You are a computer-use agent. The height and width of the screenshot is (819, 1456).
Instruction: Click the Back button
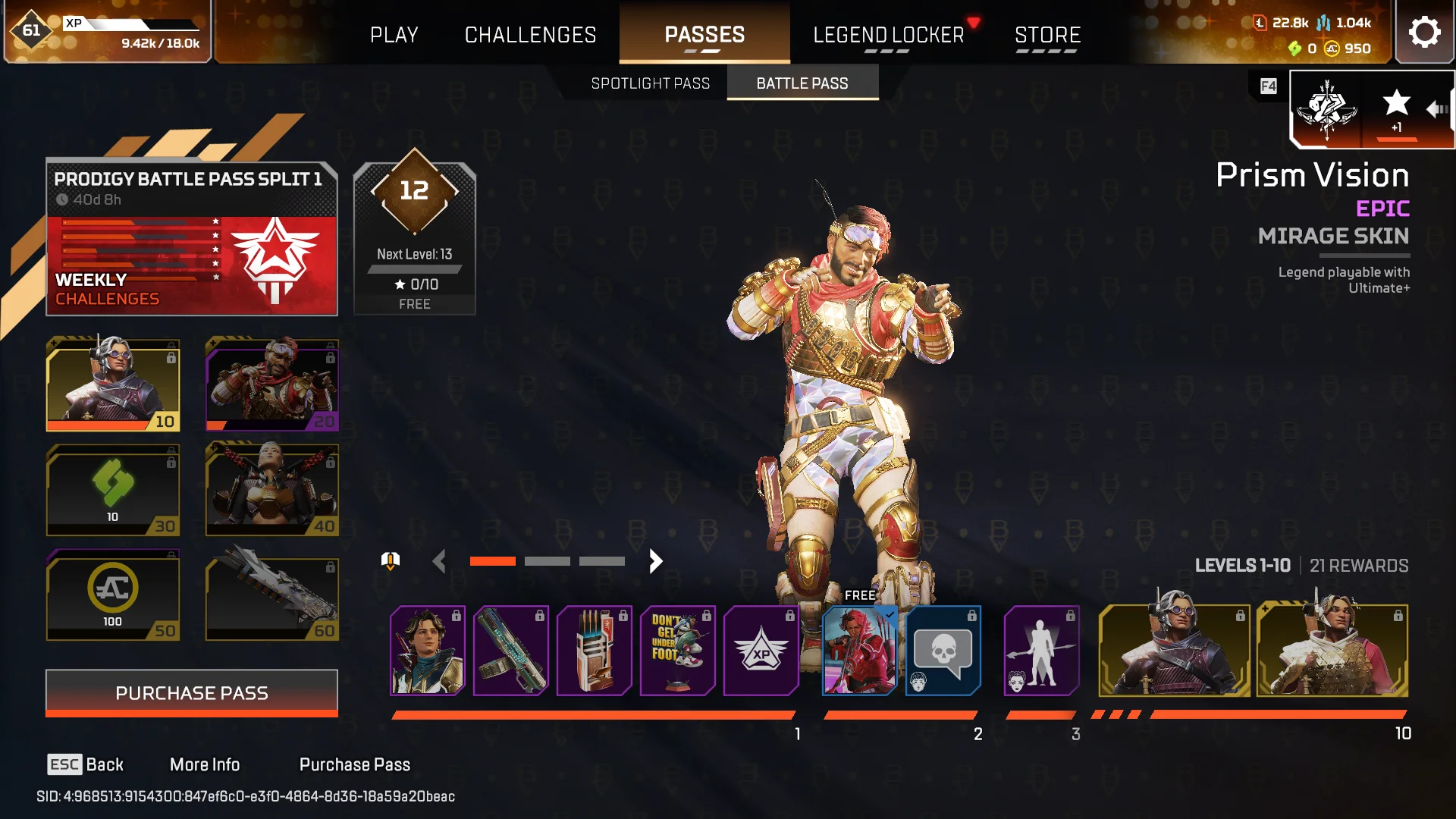click(x=86, y=764)
